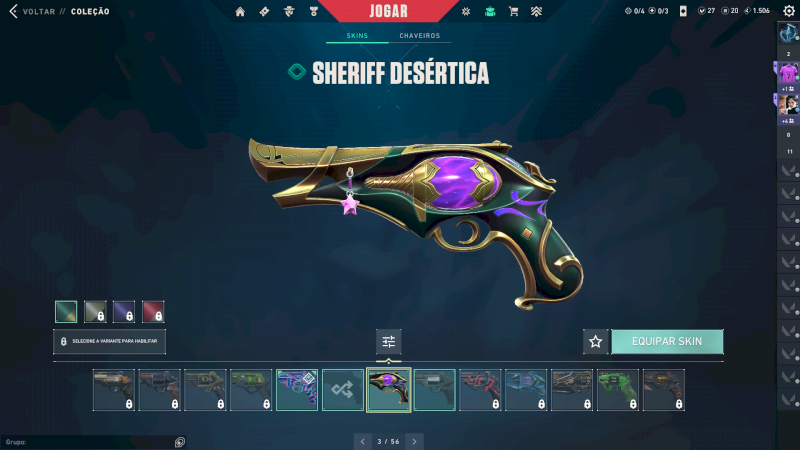The image size is (800, 450).
Task: Select the Skins tab
Action: [357, 36]
